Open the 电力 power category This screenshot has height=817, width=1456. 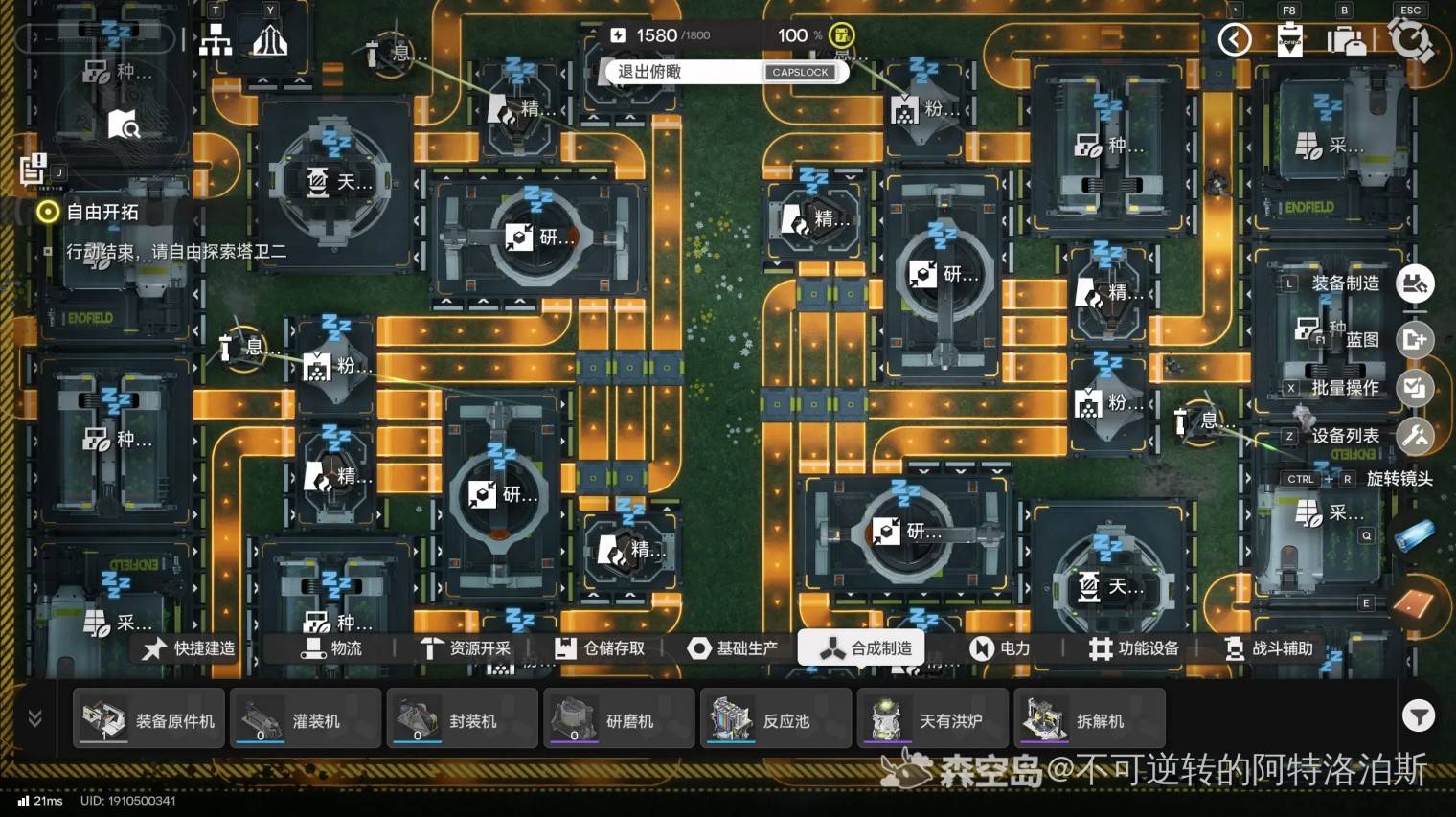tap(1000, 648)
